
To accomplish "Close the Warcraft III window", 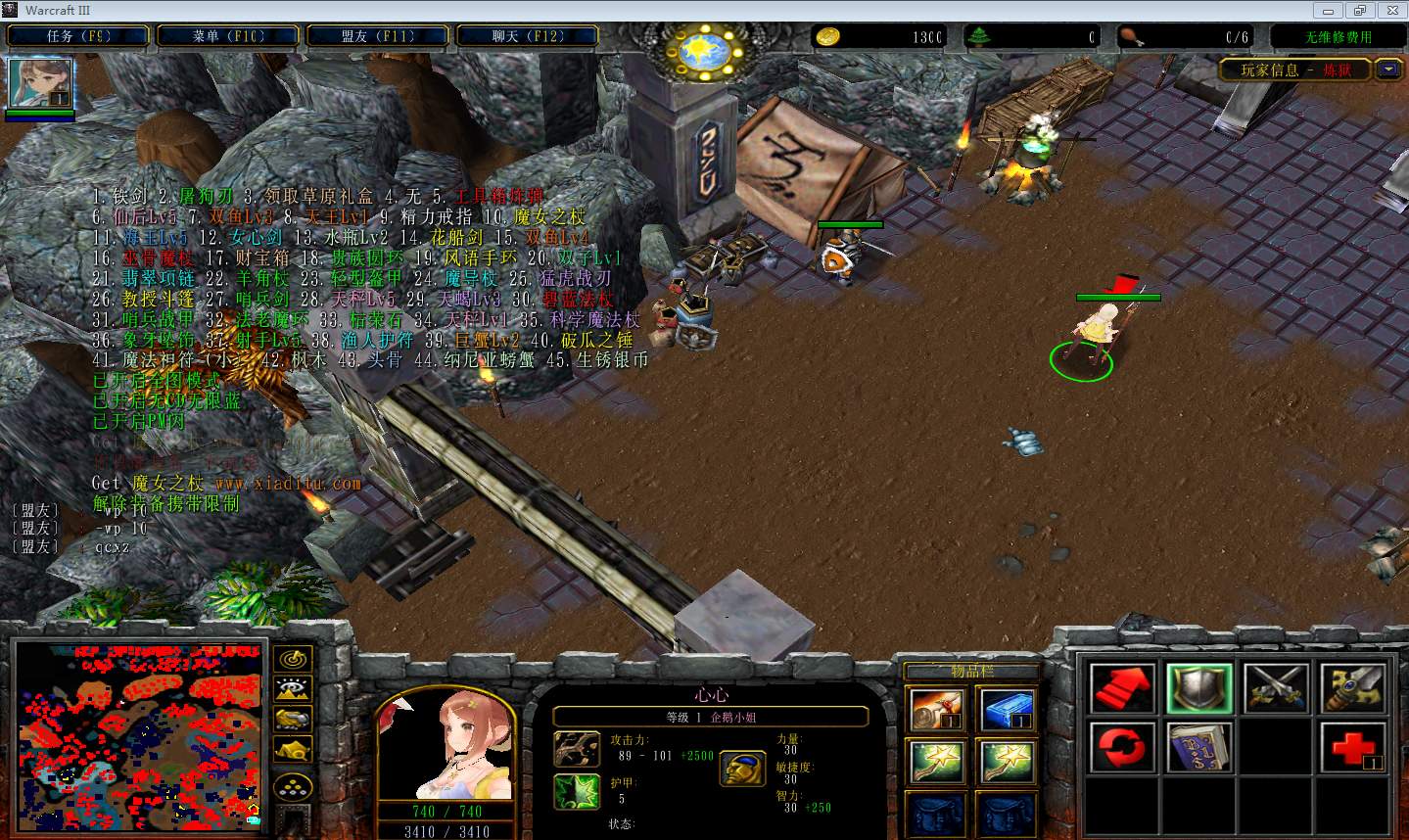I will point(1389,10).
